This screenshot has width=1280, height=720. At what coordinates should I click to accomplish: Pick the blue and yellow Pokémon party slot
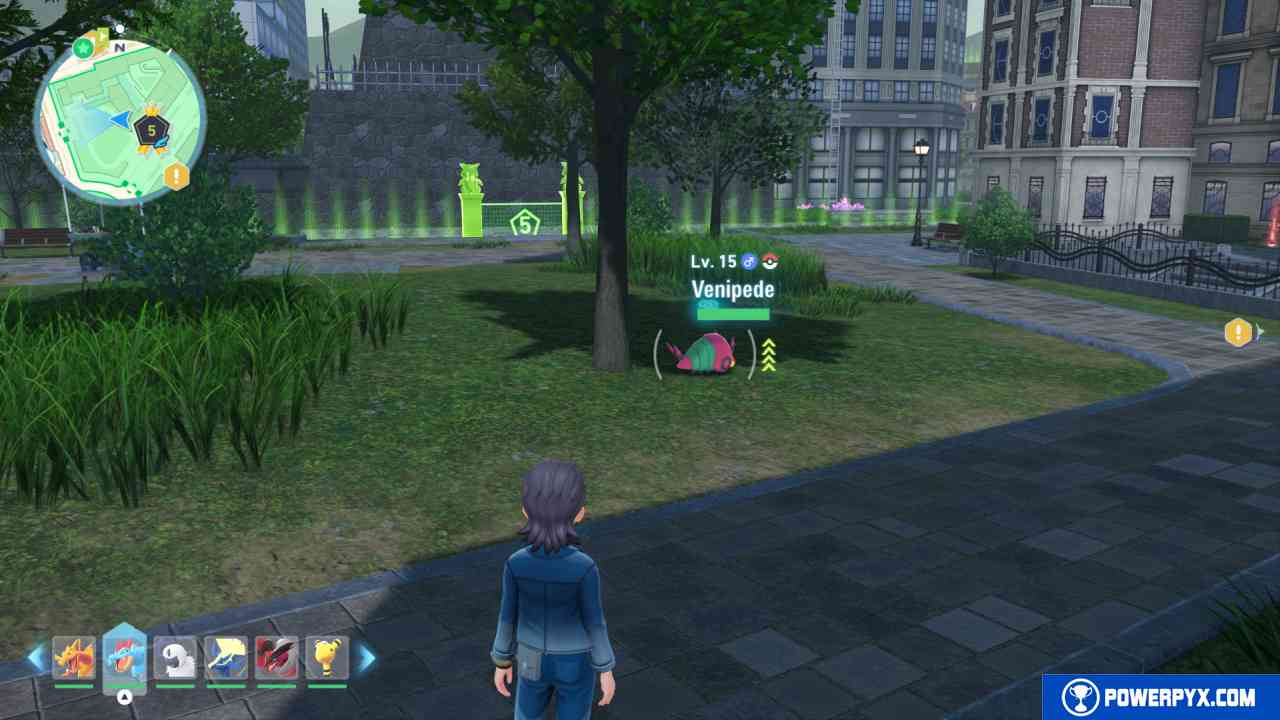click(x=226, y=658)
